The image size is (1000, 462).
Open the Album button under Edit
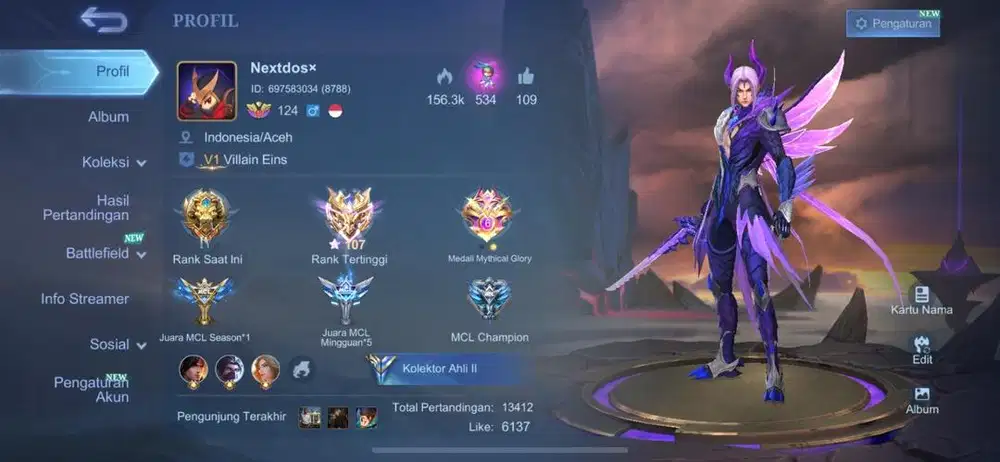pos(921,399)
